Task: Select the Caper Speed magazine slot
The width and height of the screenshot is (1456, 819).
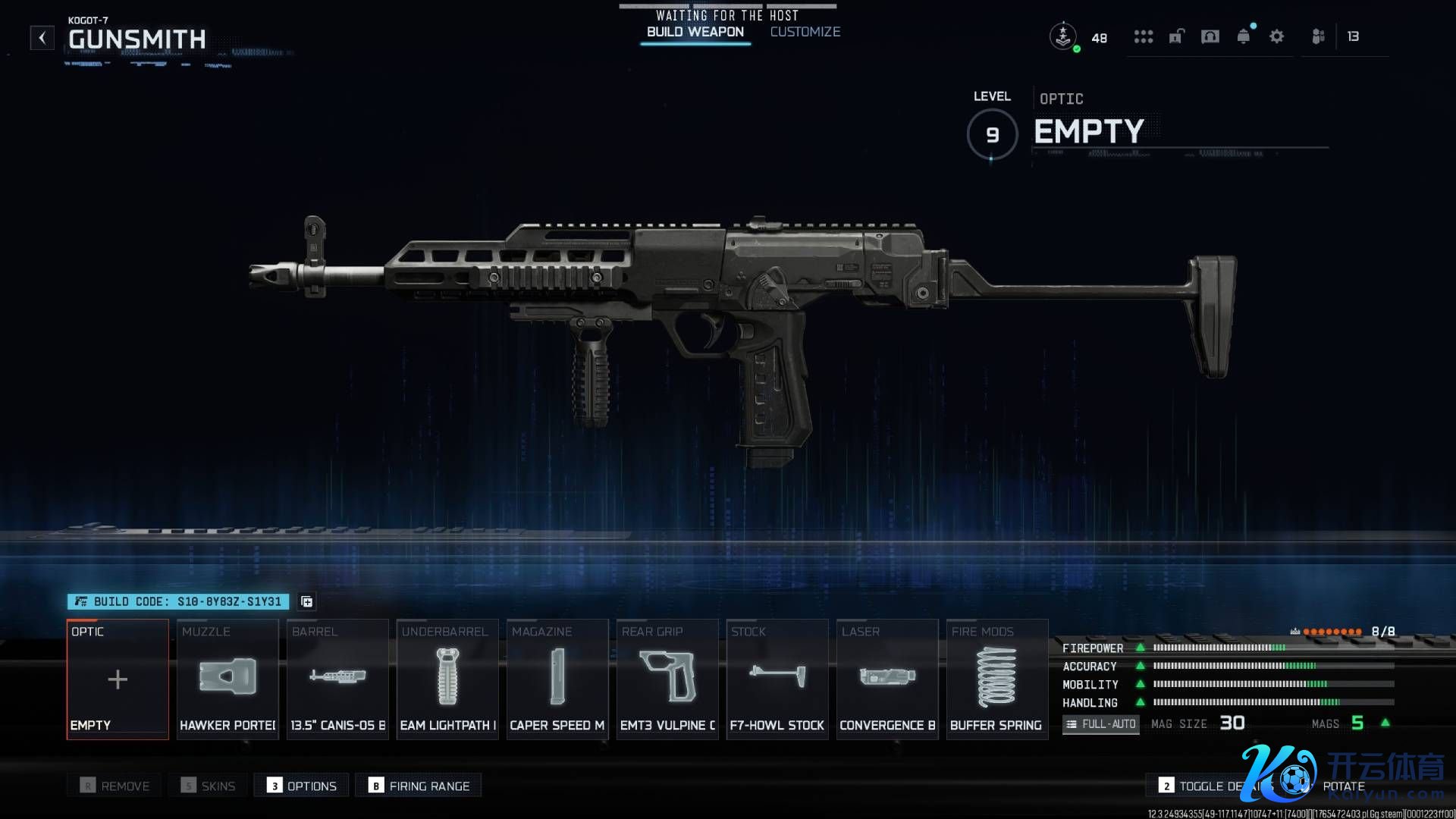Action: pyautogui.click(x=557, y=679)
